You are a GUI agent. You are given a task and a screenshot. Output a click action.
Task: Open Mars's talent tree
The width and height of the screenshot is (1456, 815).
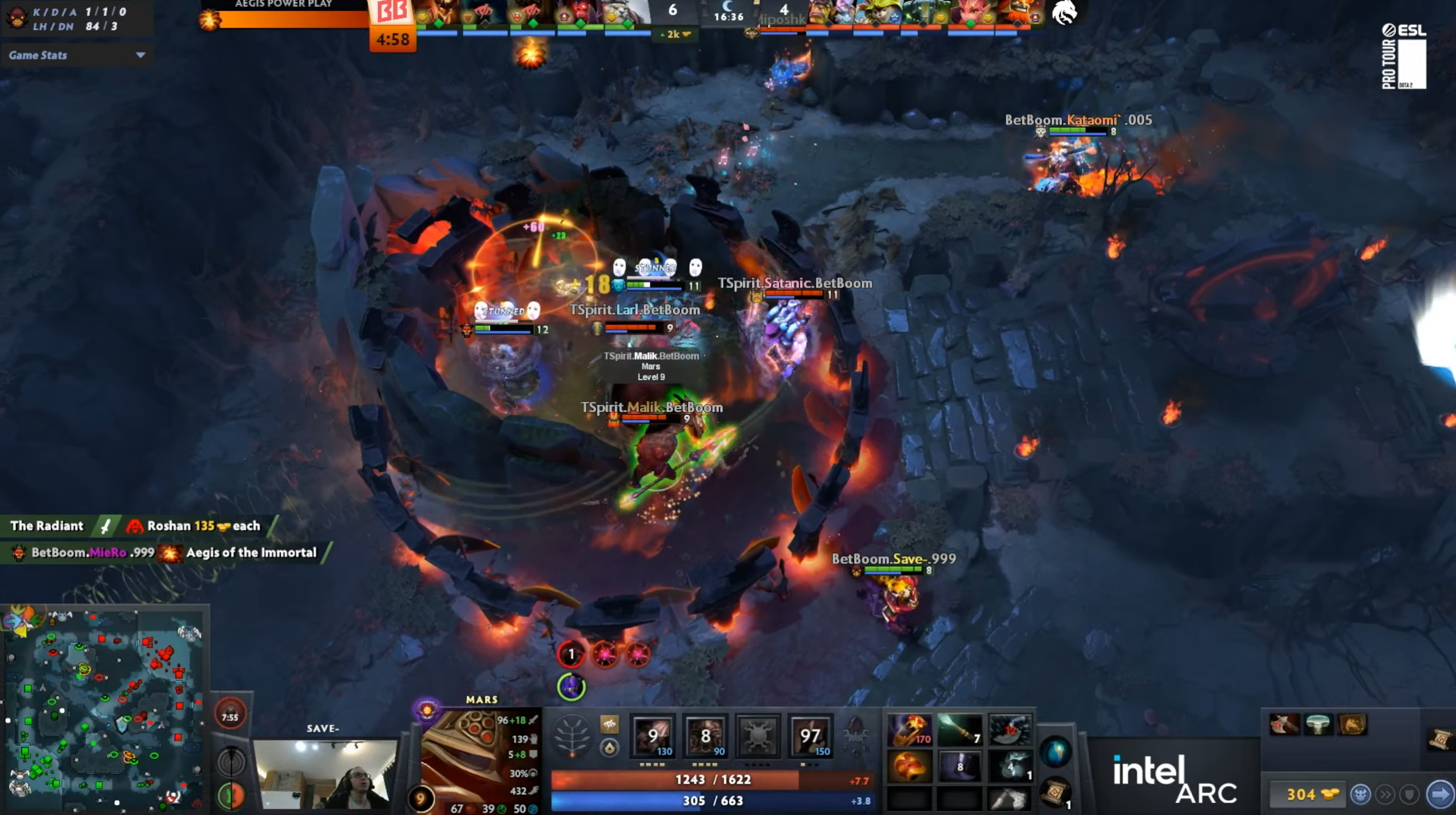[x=572, y=736]
